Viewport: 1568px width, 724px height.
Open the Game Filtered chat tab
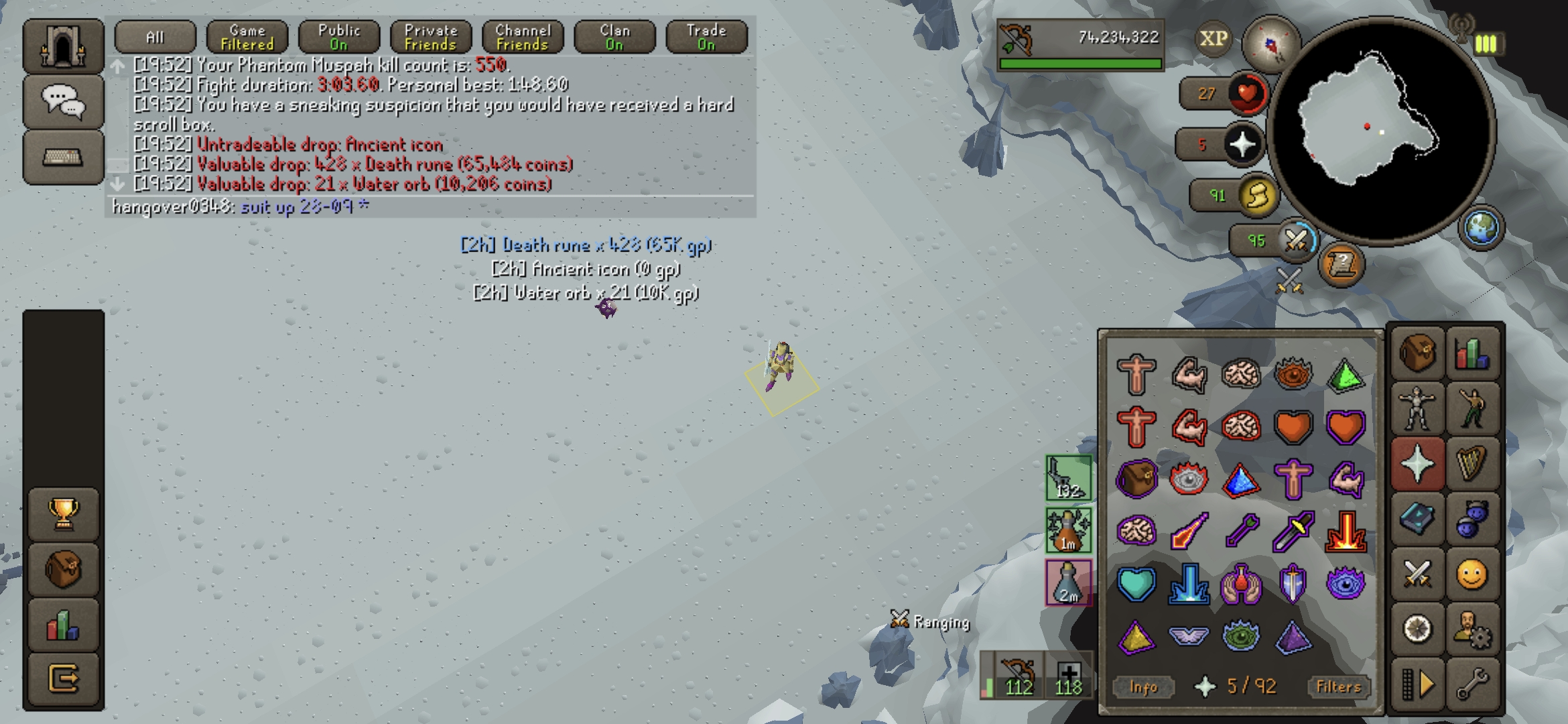coord(247,37)
